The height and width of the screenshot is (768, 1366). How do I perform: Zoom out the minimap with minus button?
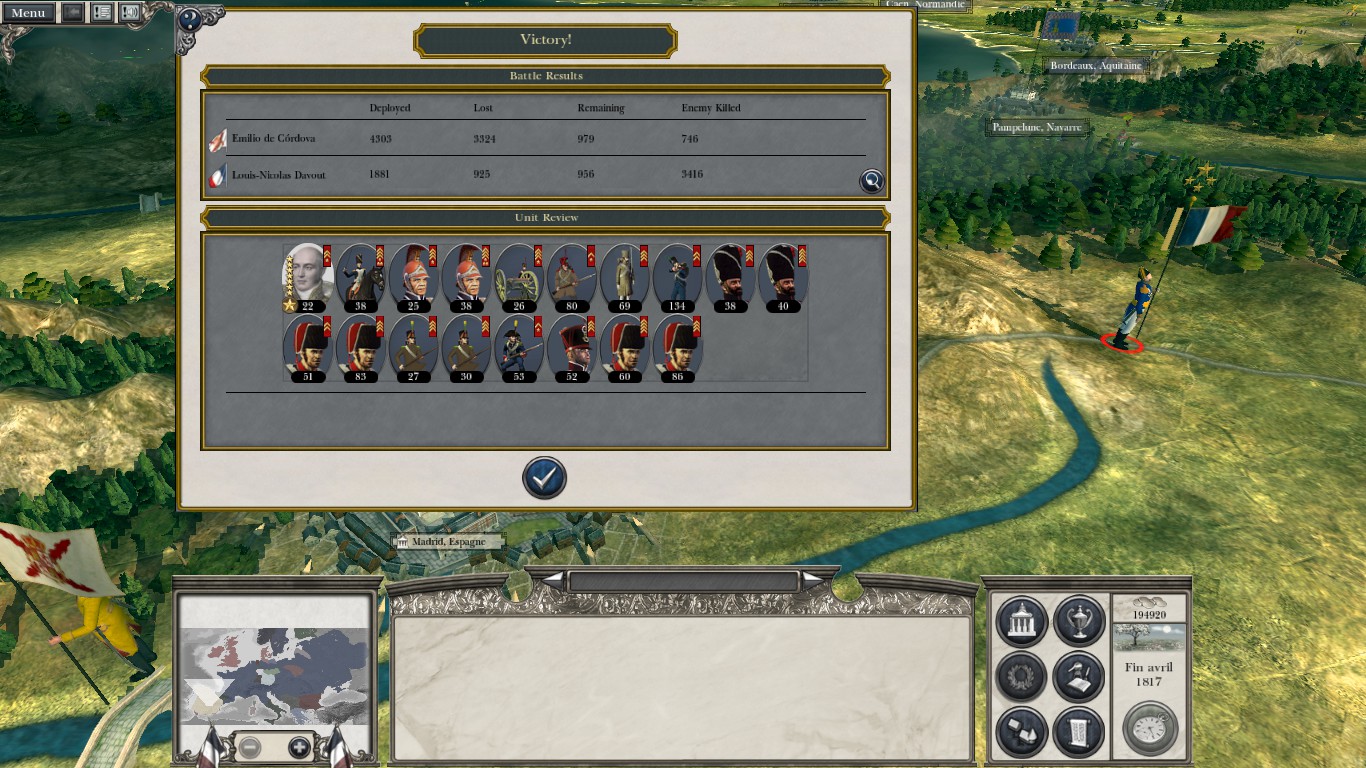click(250, 747)
